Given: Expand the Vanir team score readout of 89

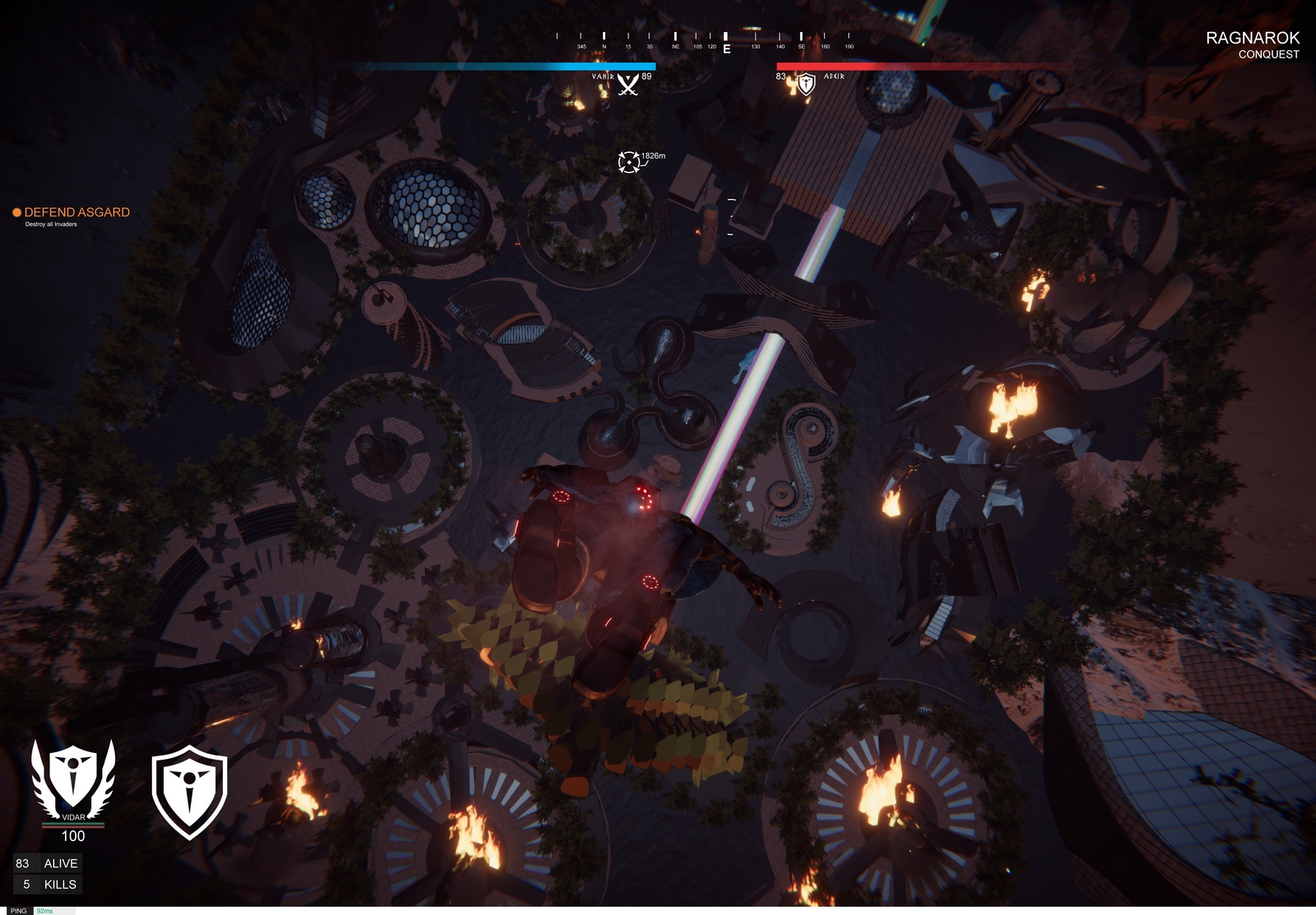Looking at the screenshot, I should [646, 76].
